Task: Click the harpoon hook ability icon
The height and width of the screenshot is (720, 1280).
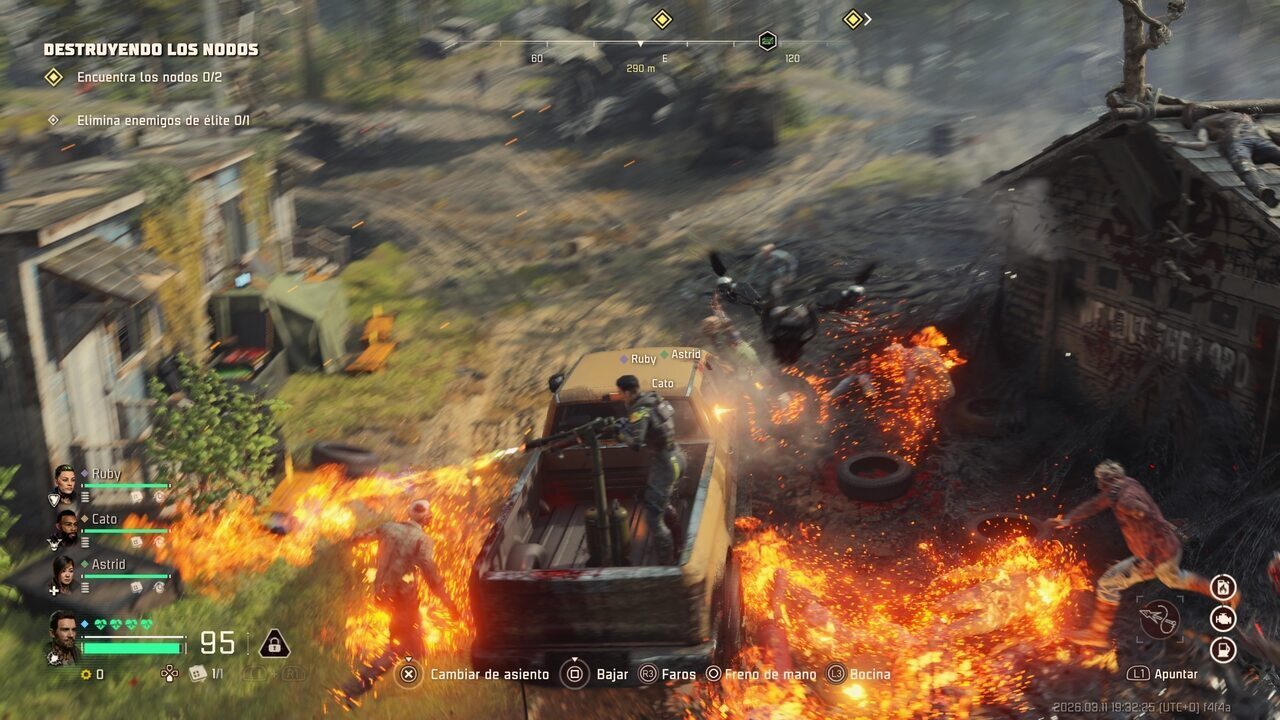Action: pos(1160,619)
